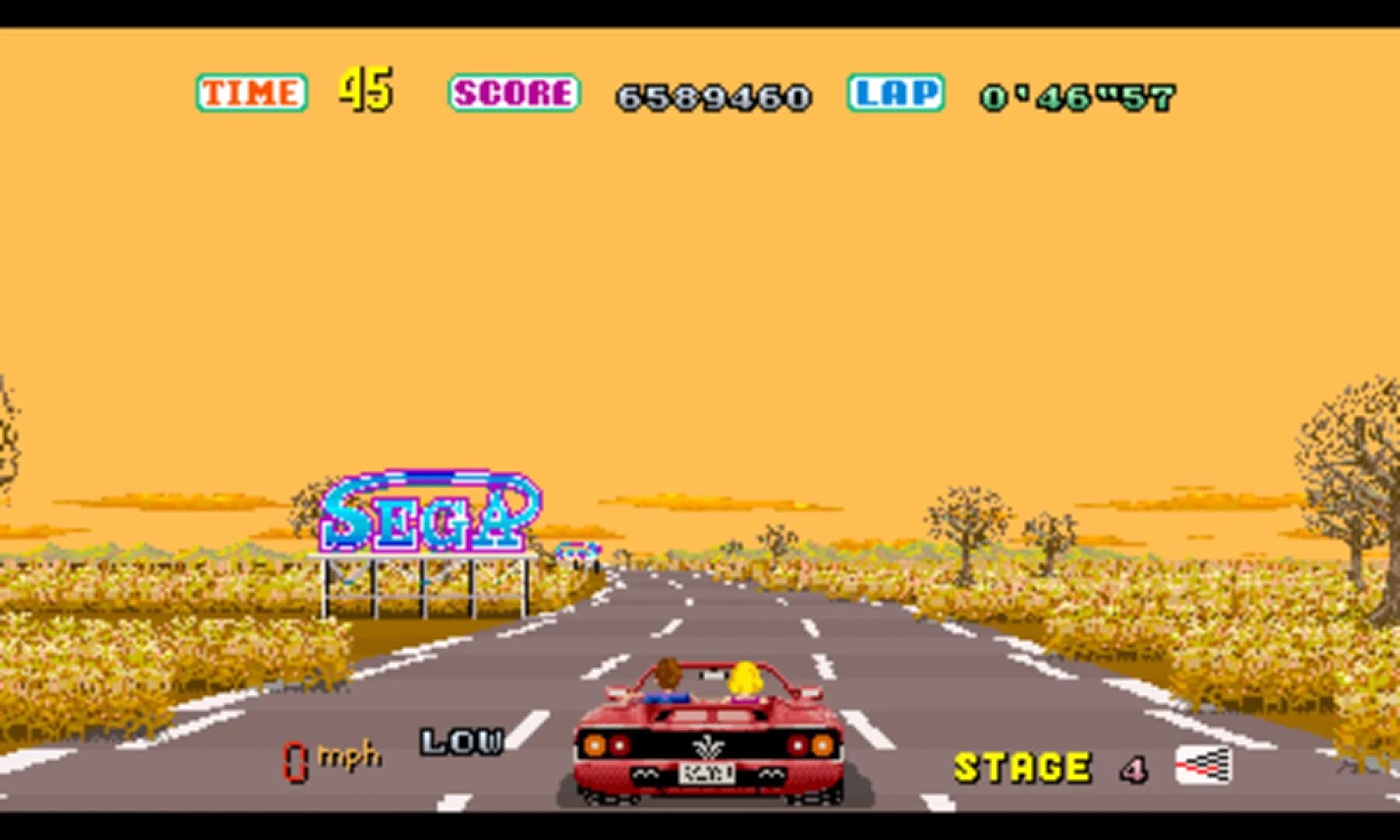Click the purple SCORE label badge
This screenshot has height=840, width=1400.
tap(513, 93)
